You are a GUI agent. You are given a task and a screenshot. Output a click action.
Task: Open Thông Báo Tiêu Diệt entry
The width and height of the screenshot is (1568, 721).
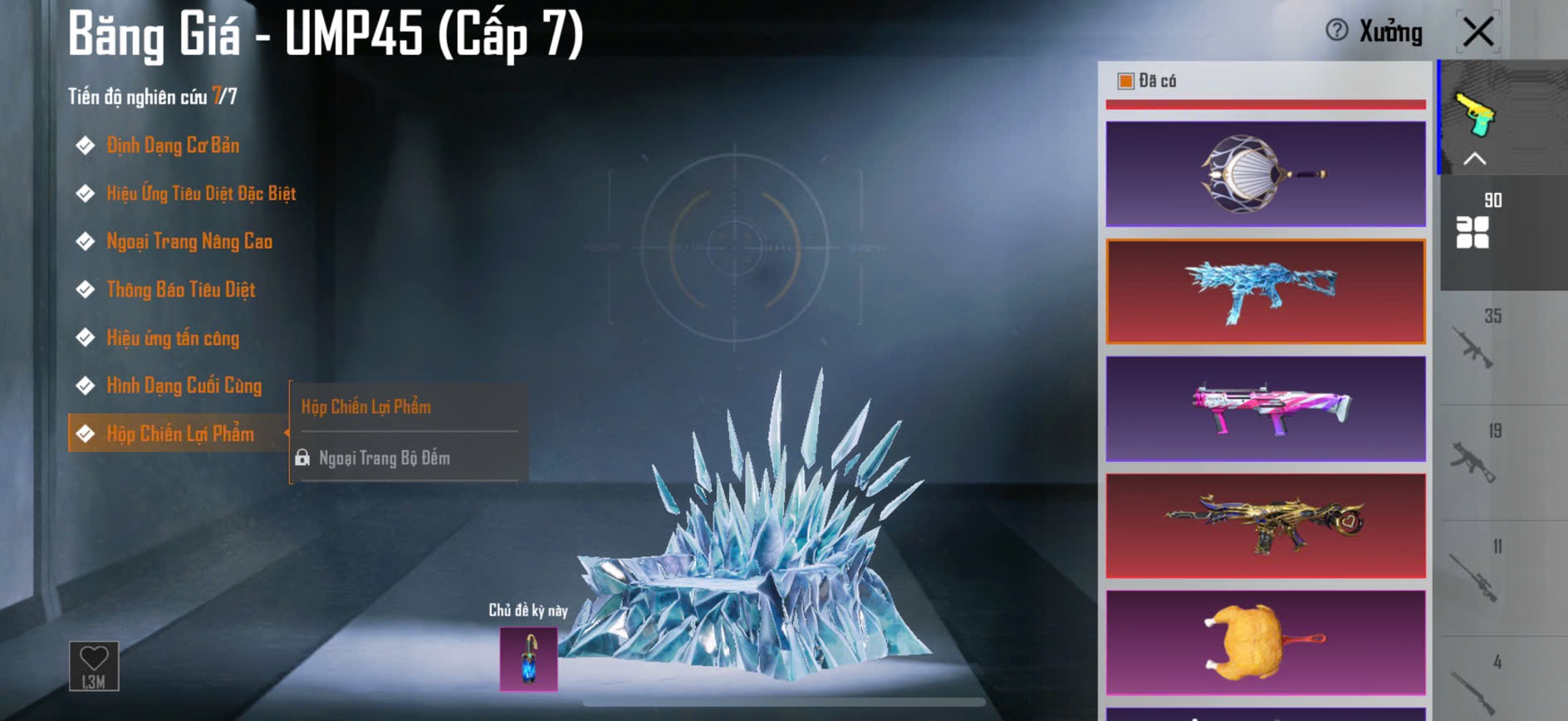pyautogui.click(x=180, y=290)
